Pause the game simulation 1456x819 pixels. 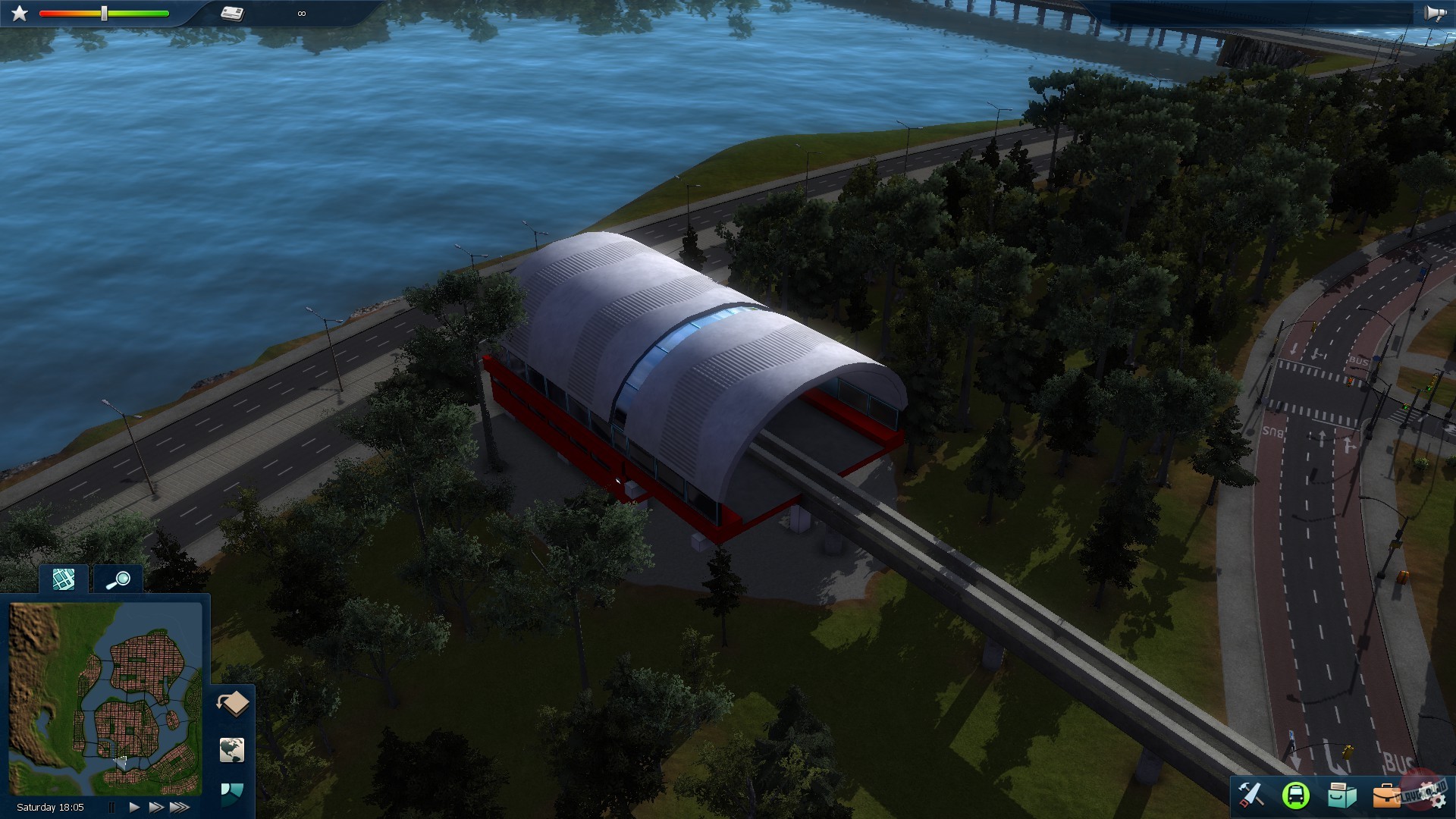[x=111, y=807]
